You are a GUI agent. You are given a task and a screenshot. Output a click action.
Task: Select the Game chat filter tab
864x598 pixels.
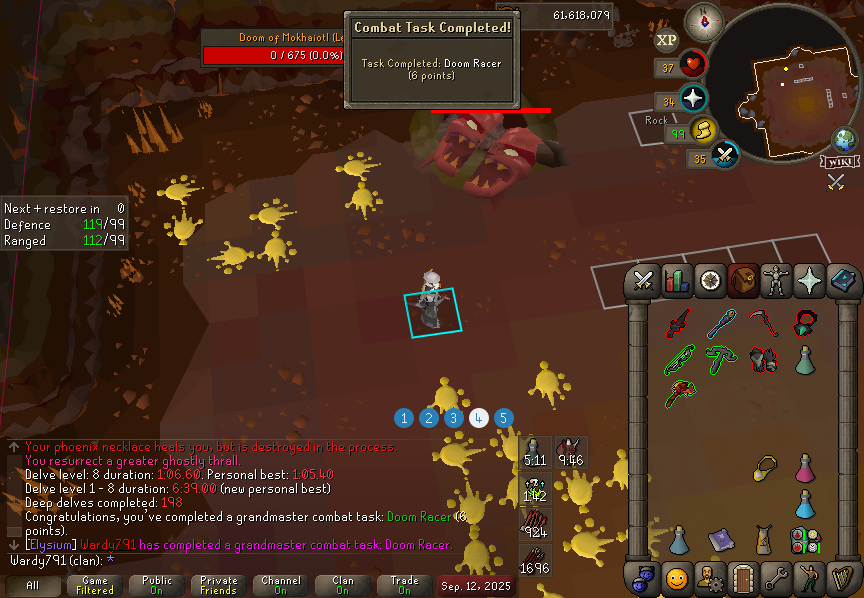tap(95, 585)
